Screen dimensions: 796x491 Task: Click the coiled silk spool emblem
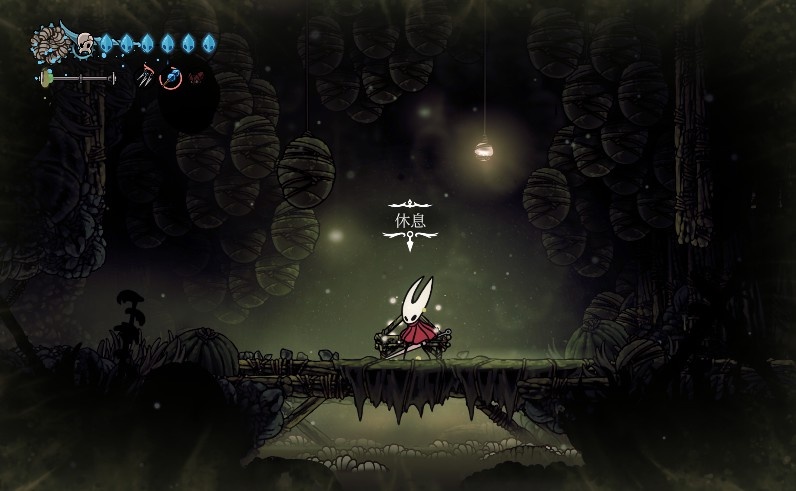48,44
